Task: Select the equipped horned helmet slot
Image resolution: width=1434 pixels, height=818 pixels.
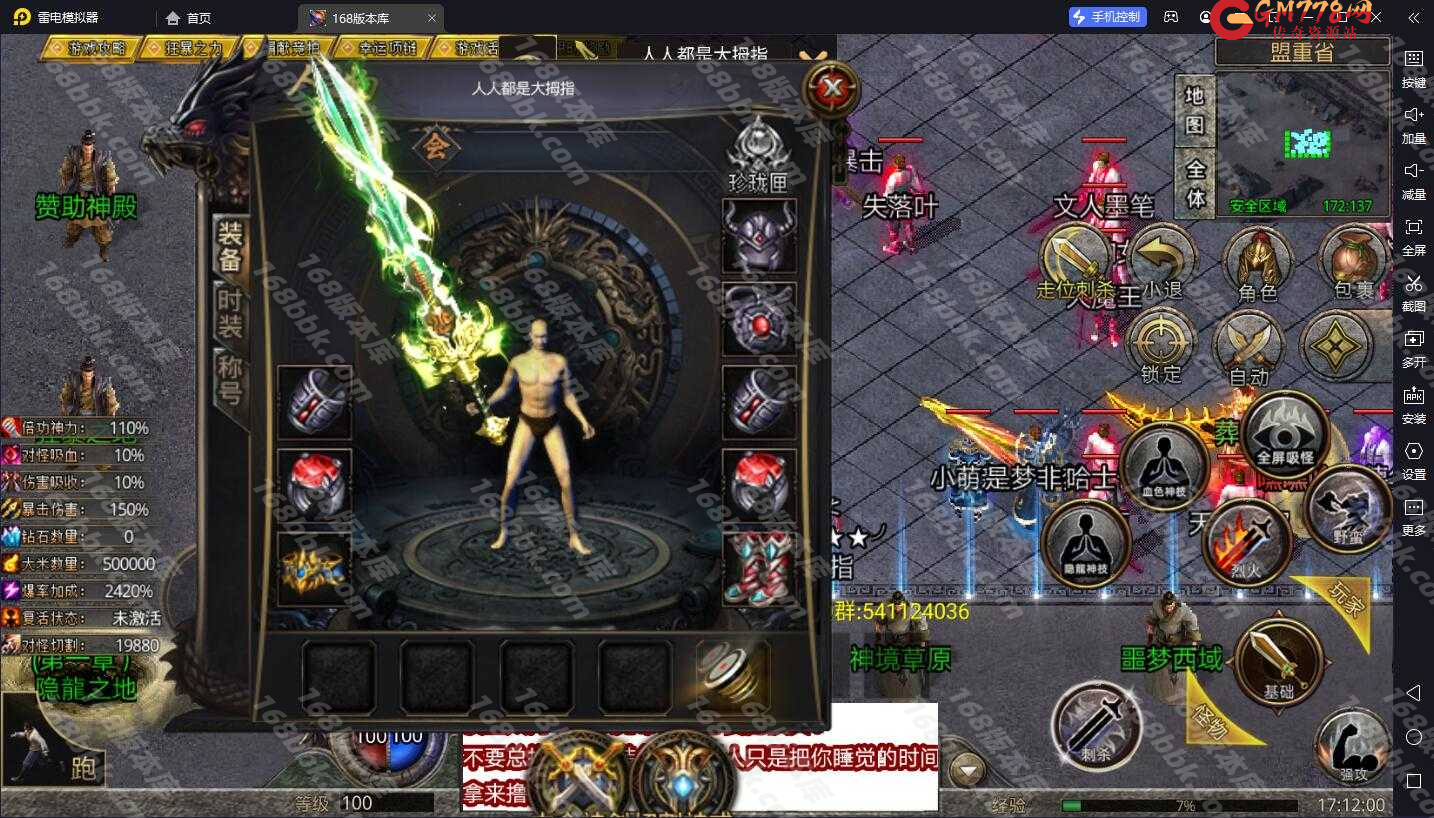Action: click(x=759, y=236)
